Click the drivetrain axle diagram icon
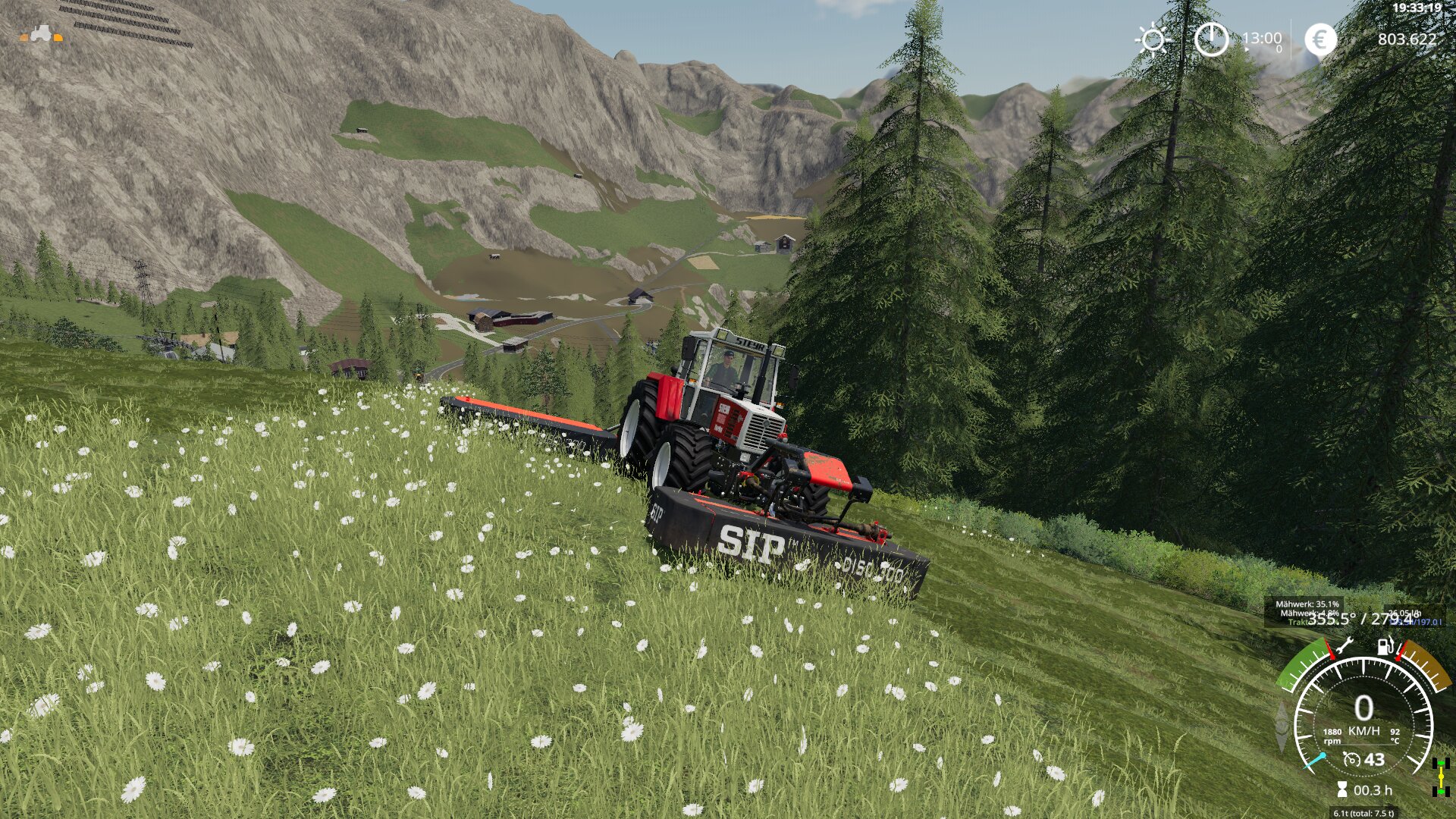 pyautogui.click(x=1440, y=777)
